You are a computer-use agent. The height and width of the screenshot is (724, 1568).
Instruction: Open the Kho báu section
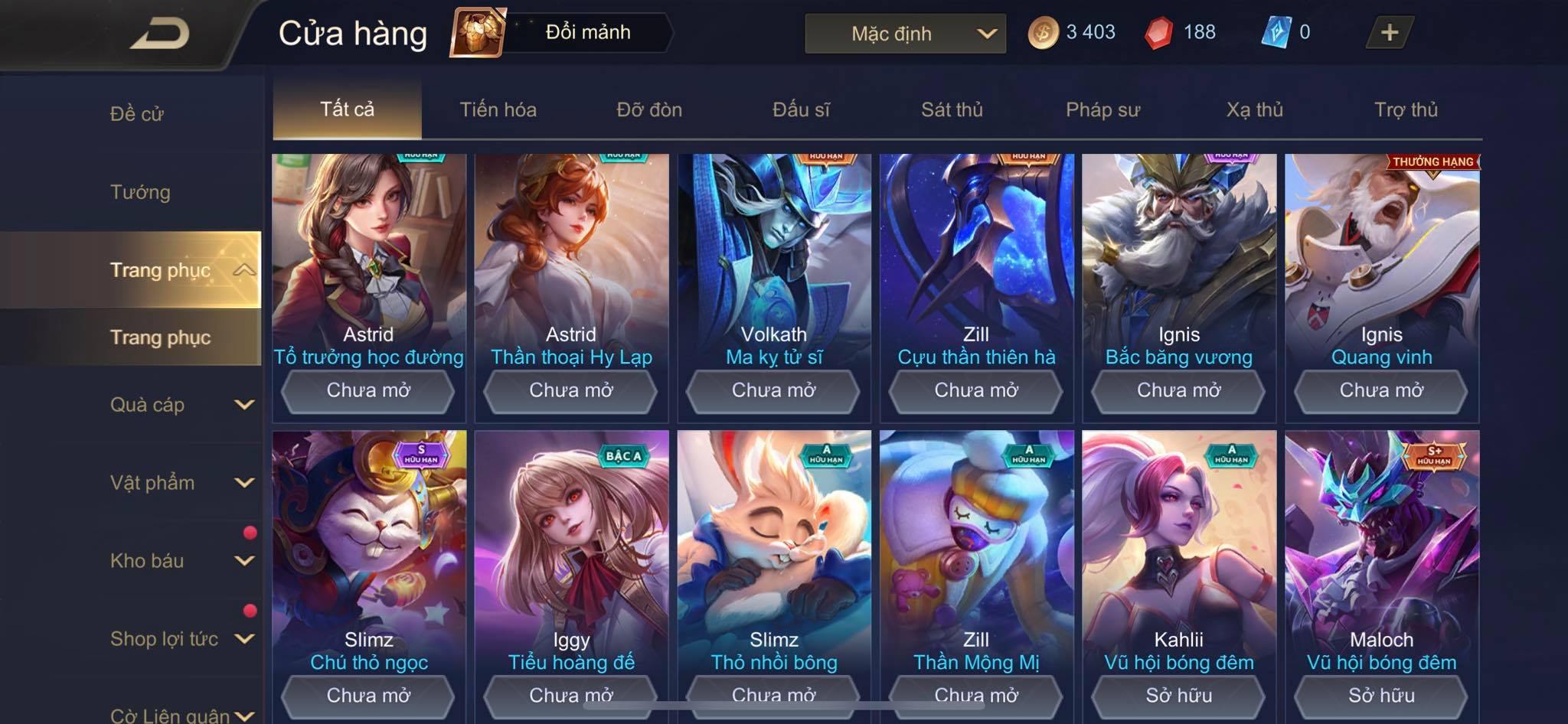181,561
